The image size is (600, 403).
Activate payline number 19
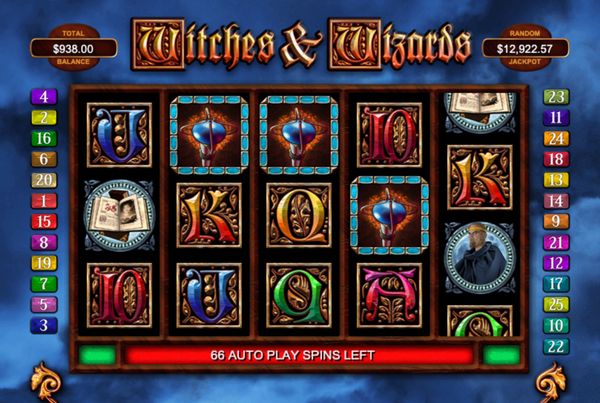(x=44, y=263)
